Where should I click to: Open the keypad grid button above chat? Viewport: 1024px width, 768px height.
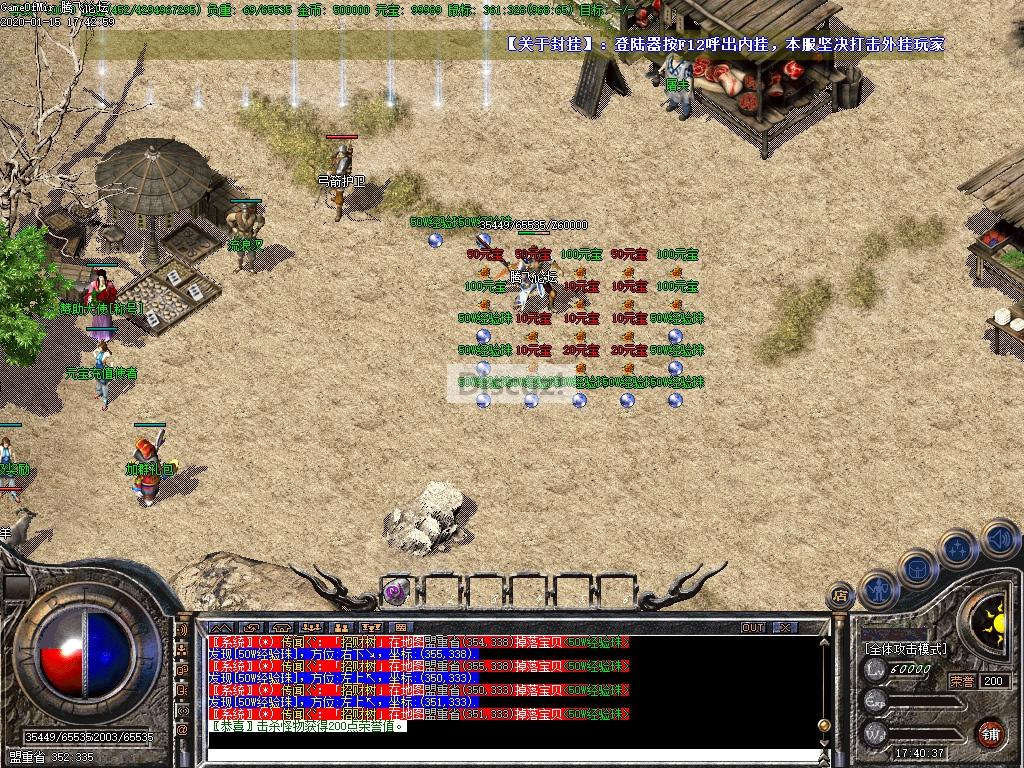click(x=401, y=627)
